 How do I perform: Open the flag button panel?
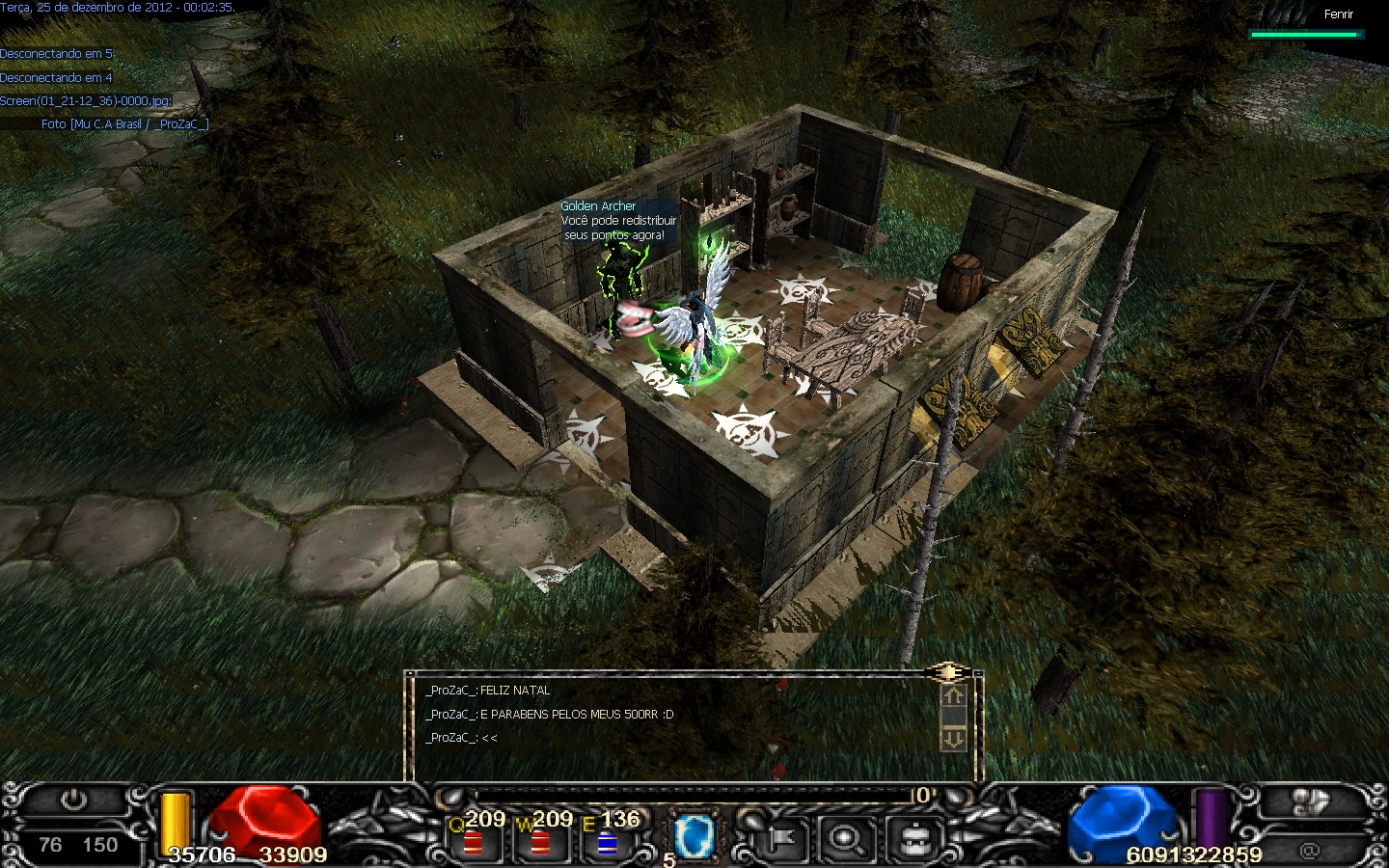[781, 839]
